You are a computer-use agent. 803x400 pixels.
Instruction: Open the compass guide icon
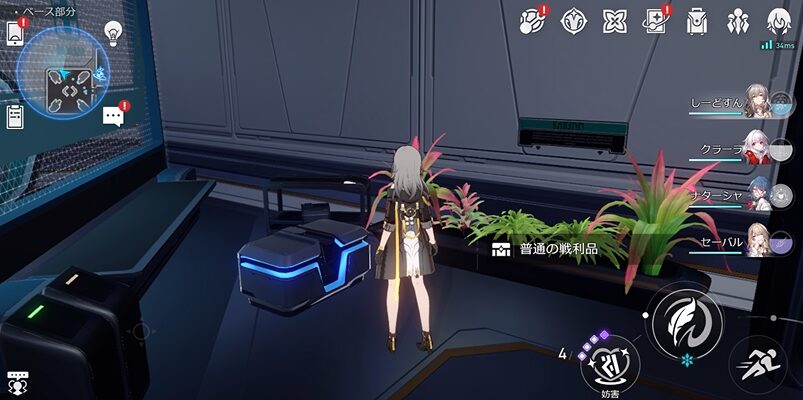point(573,20)
